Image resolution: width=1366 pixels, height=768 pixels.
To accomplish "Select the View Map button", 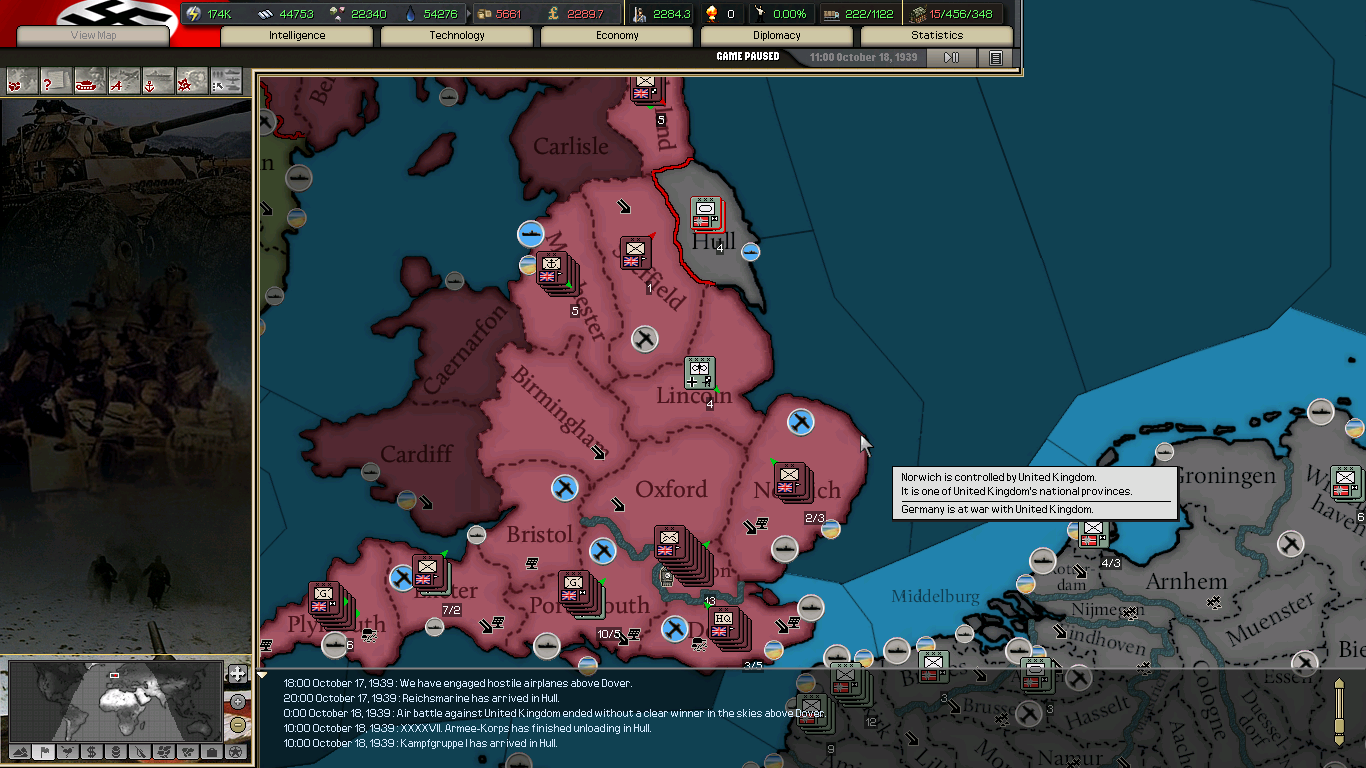I will [x=94, y=35].
